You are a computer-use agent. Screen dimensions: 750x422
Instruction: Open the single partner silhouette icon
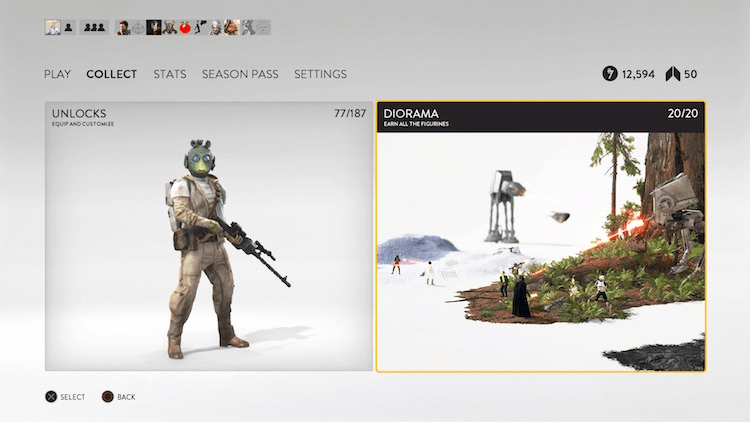coord(68,28)
